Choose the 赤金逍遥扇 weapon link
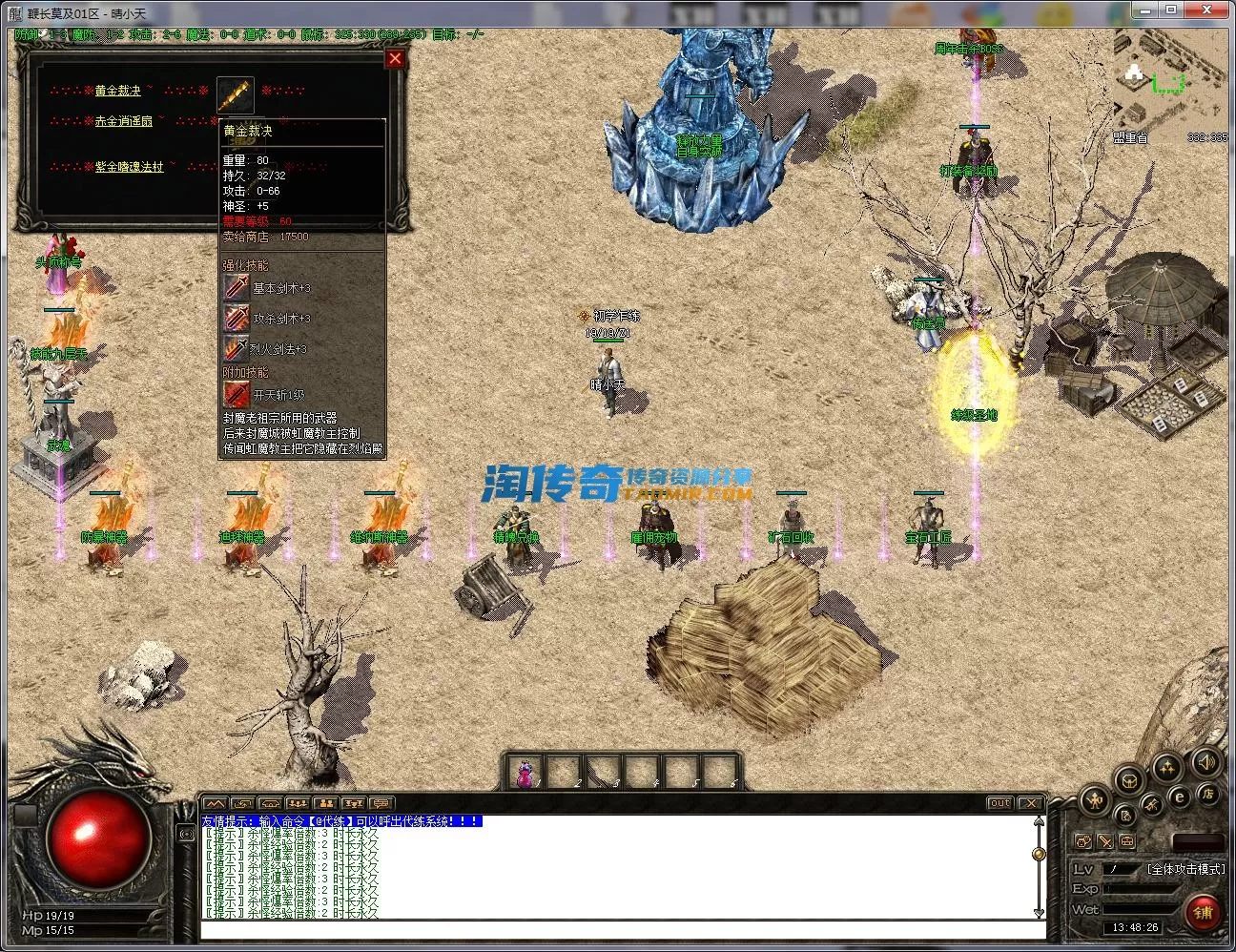The width and height of the screenshot is (1236, 952). [x=123, y=122]
